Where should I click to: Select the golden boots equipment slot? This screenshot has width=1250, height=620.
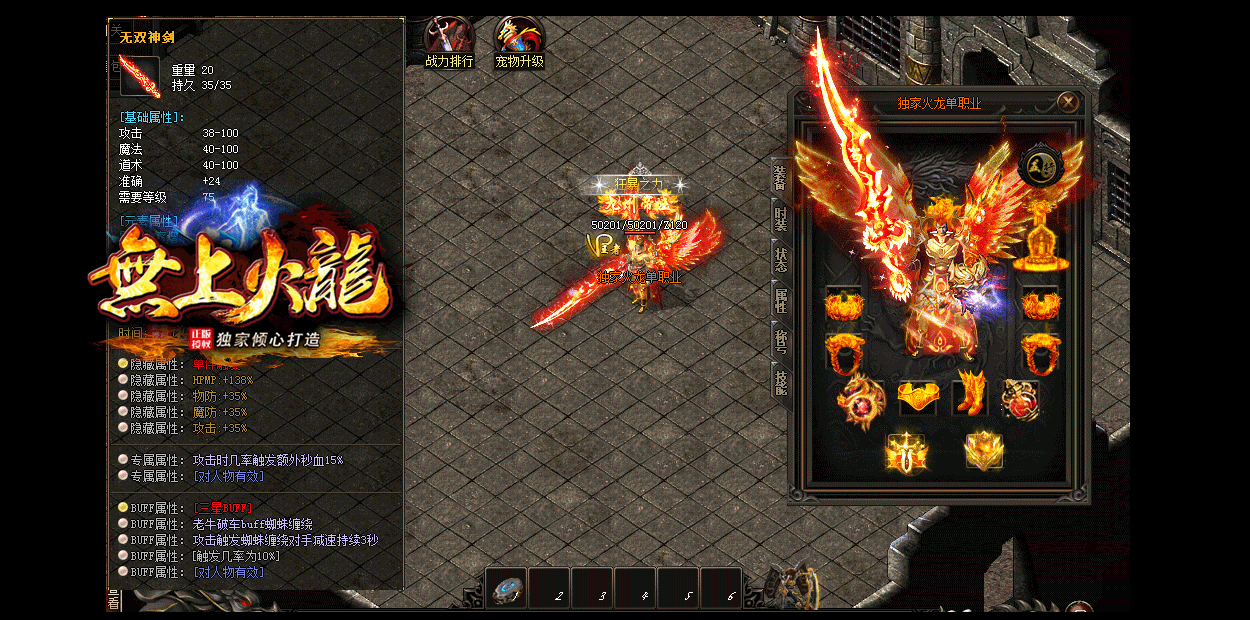[971, 393]
